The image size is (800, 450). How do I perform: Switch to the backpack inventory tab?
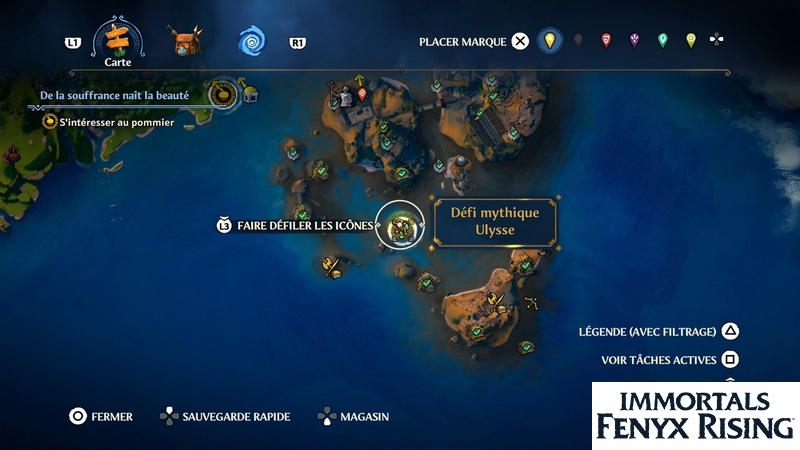coord(185,42)
